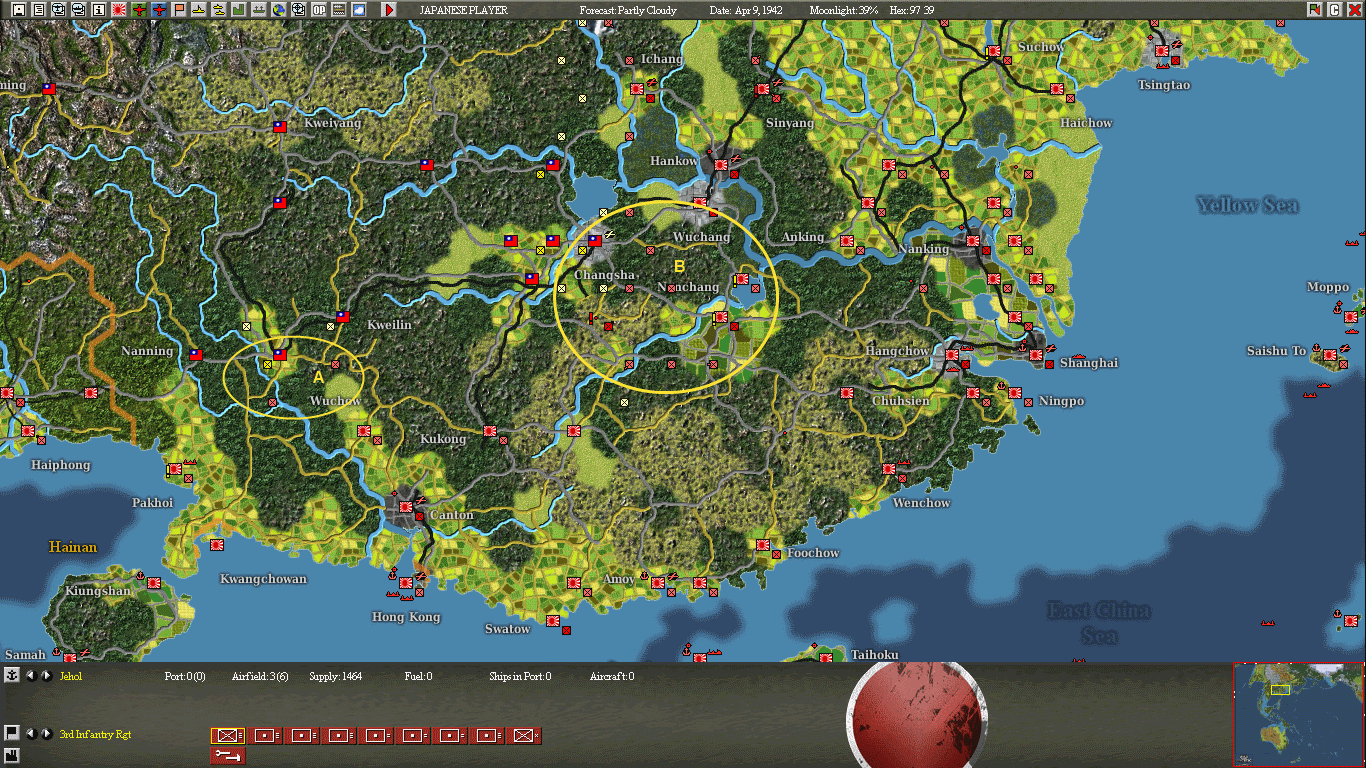Click the save game disk icon

click(x=19, y=10)
